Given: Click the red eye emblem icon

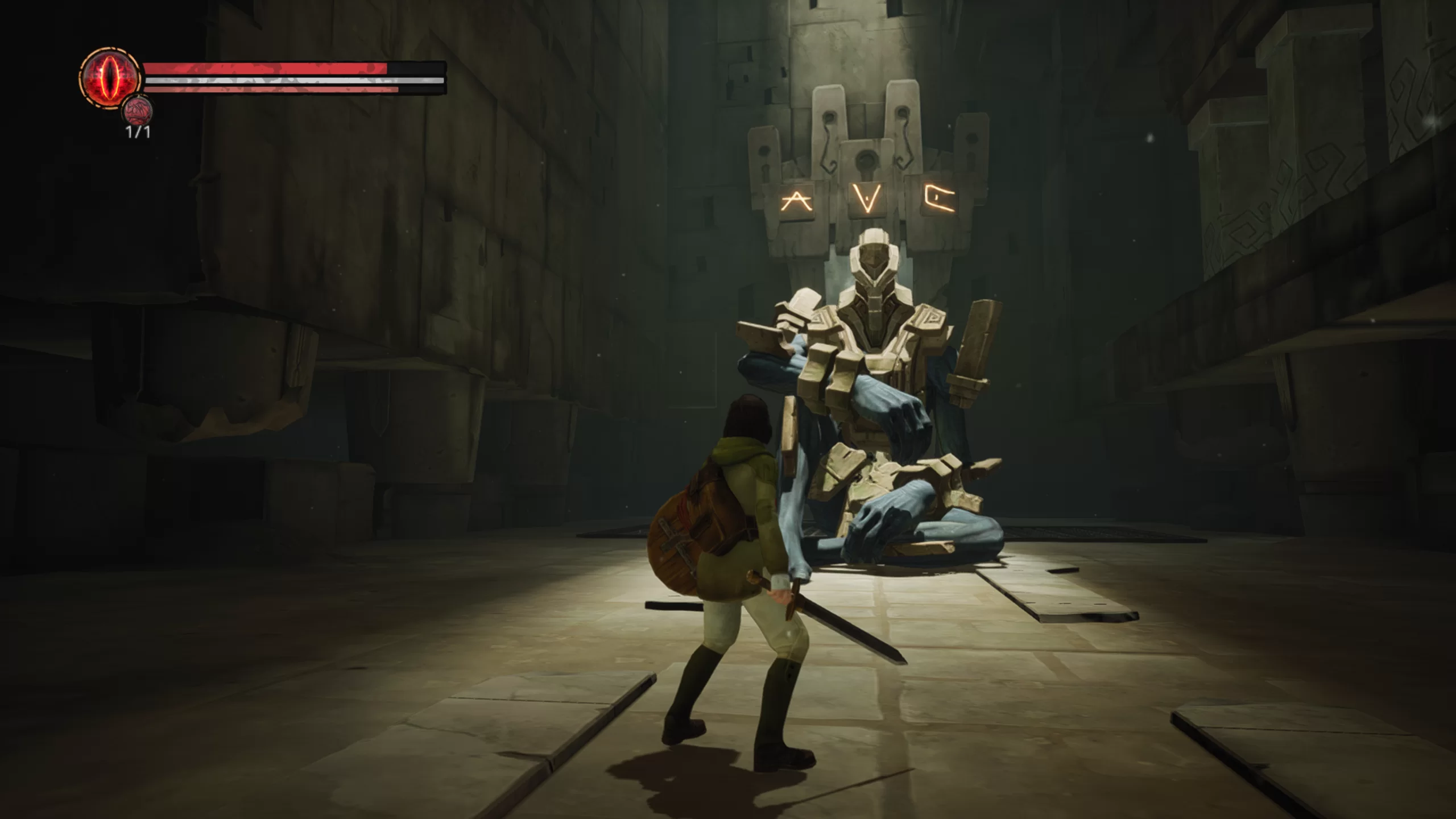Looking at the screenshot, I should (x=110, y=78).
